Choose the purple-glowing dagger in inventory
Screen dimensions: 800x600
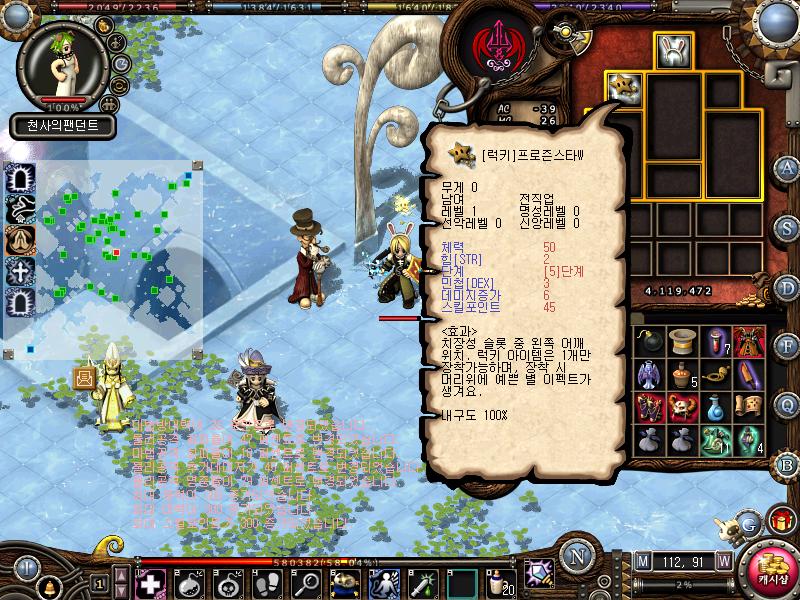click(x=749, y=375)
